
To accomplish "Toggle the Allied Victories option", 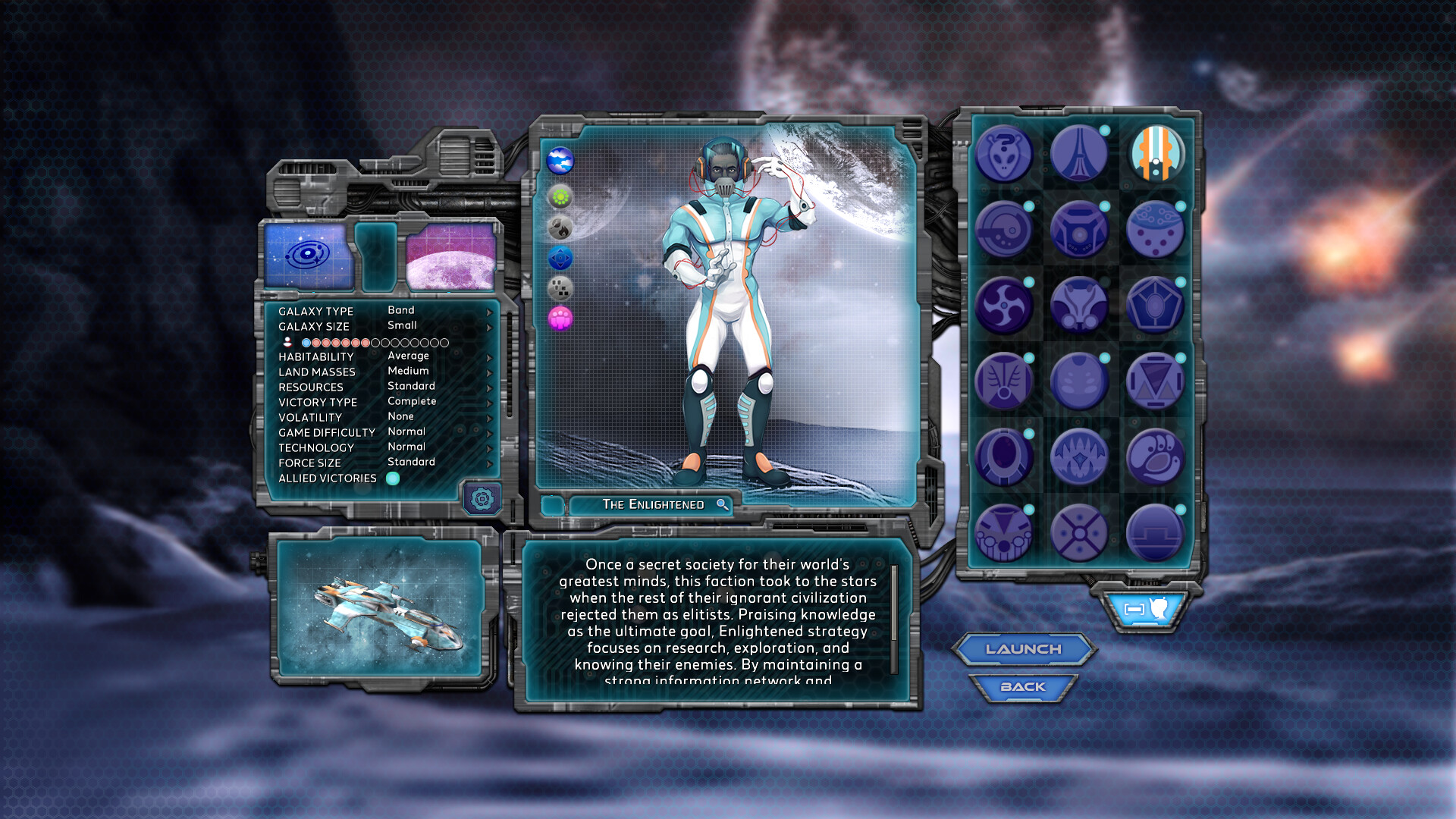I will [x=394, y=479].
